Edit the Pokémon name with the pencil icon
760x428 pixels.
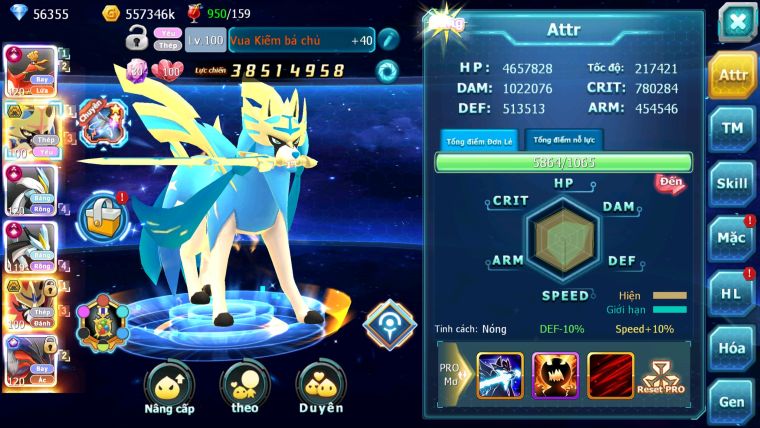[388, 40]
